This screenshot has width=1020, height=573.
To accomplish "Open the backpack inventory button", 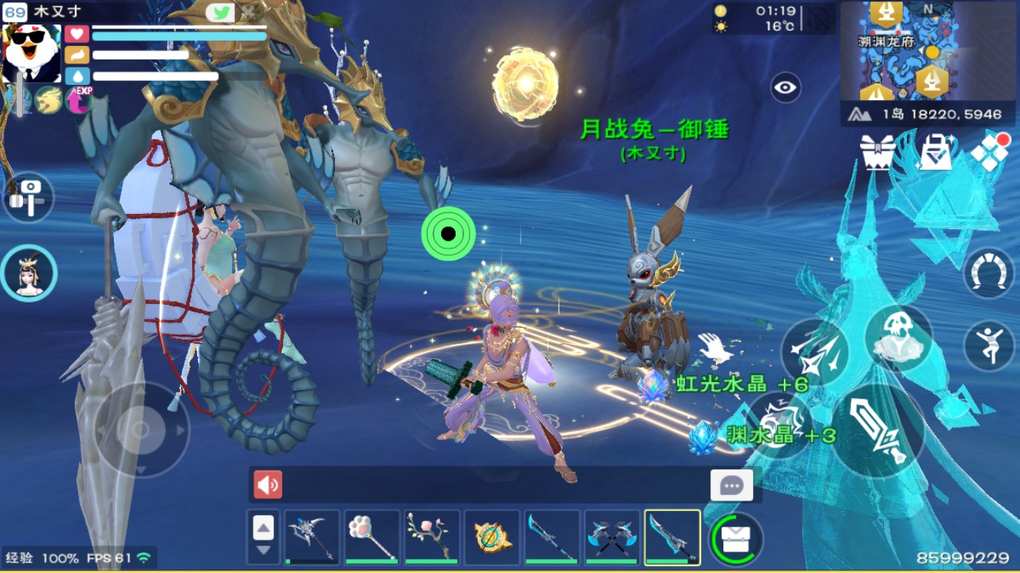I will (737, 539).
